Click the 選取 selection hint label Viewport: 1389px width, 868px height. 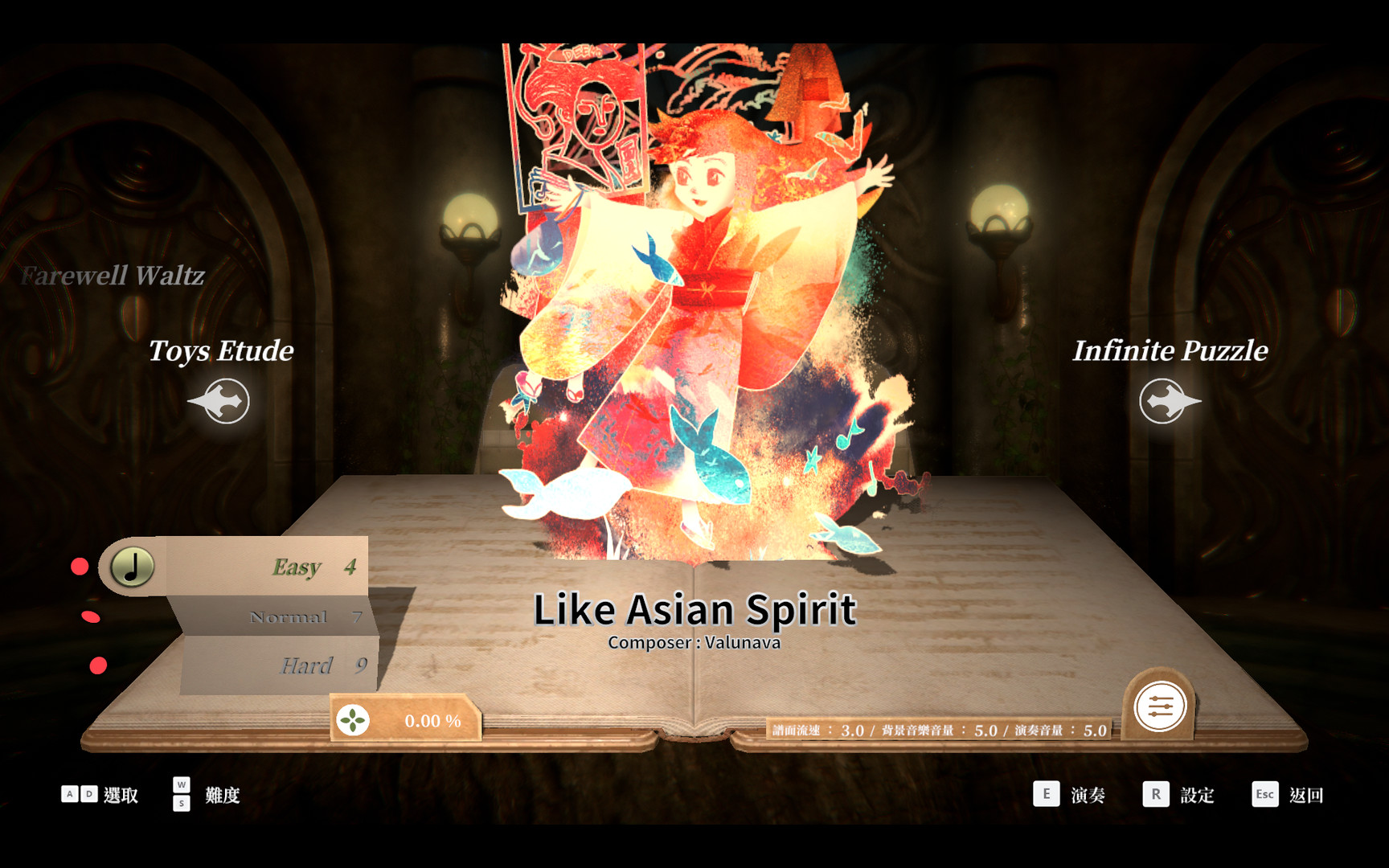tap(121, 795)
